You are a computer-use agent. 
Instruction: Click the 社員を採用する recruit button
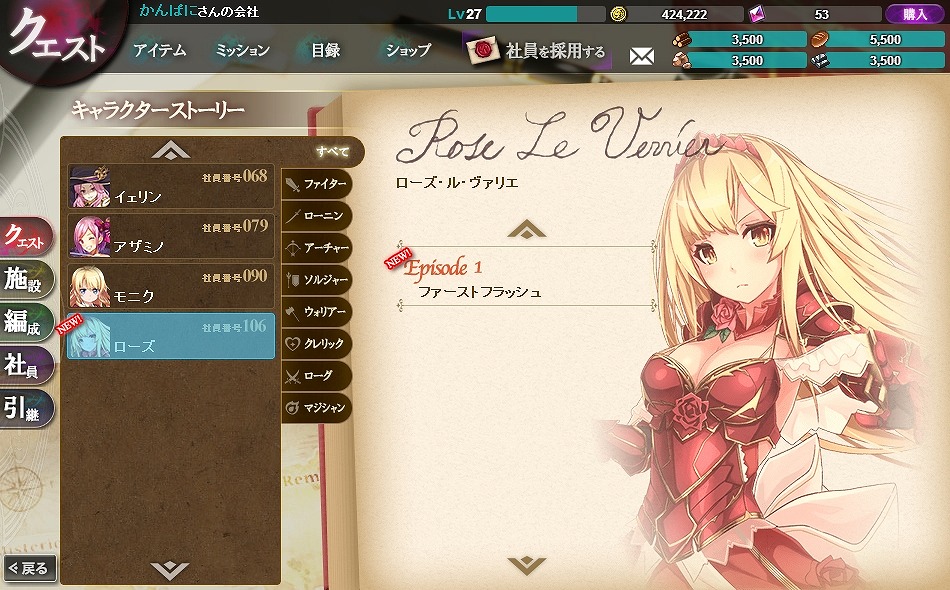point(540,50)
